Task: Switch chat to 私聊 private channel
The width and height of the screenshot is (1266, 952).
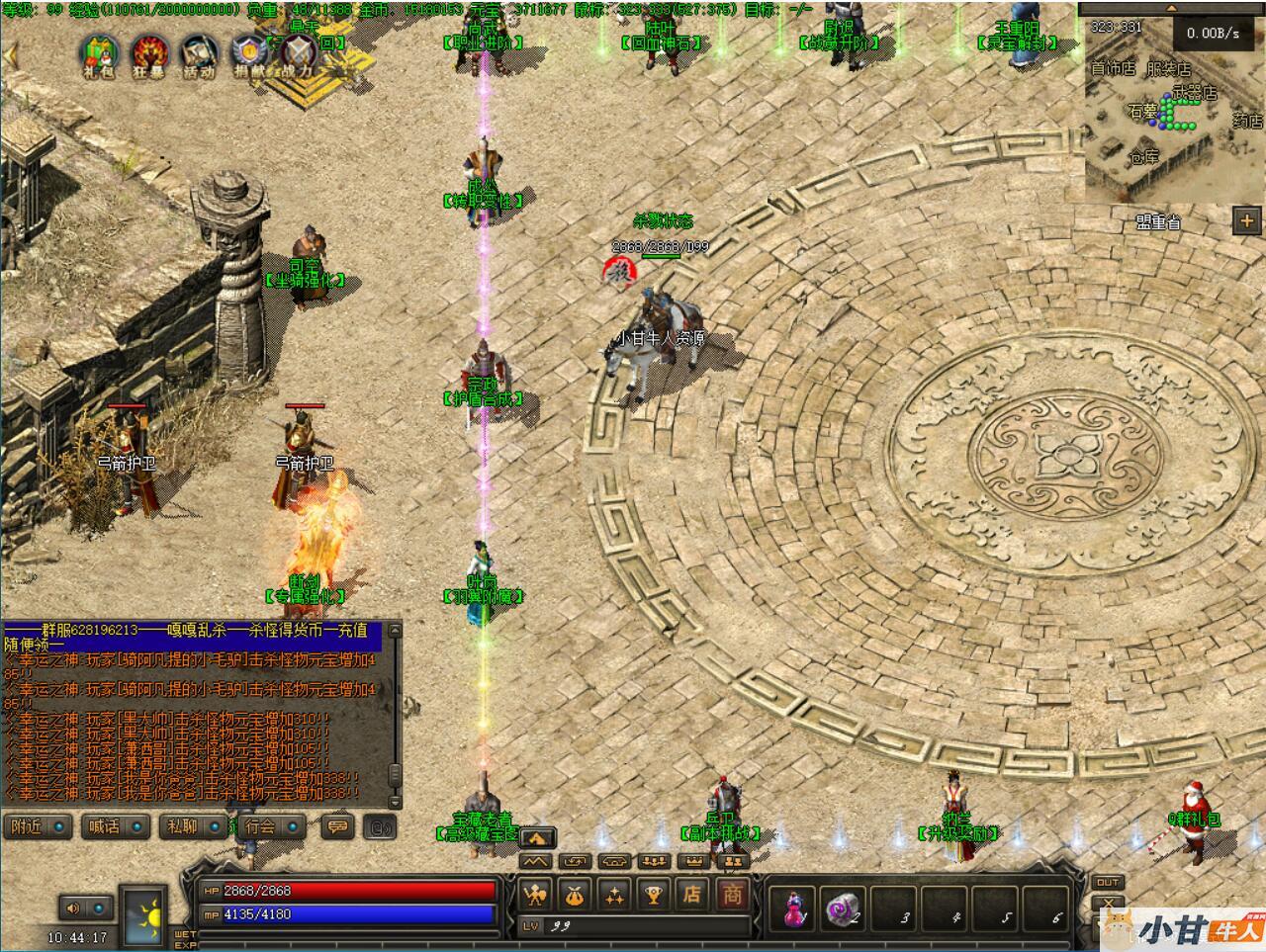Action: 193,826
